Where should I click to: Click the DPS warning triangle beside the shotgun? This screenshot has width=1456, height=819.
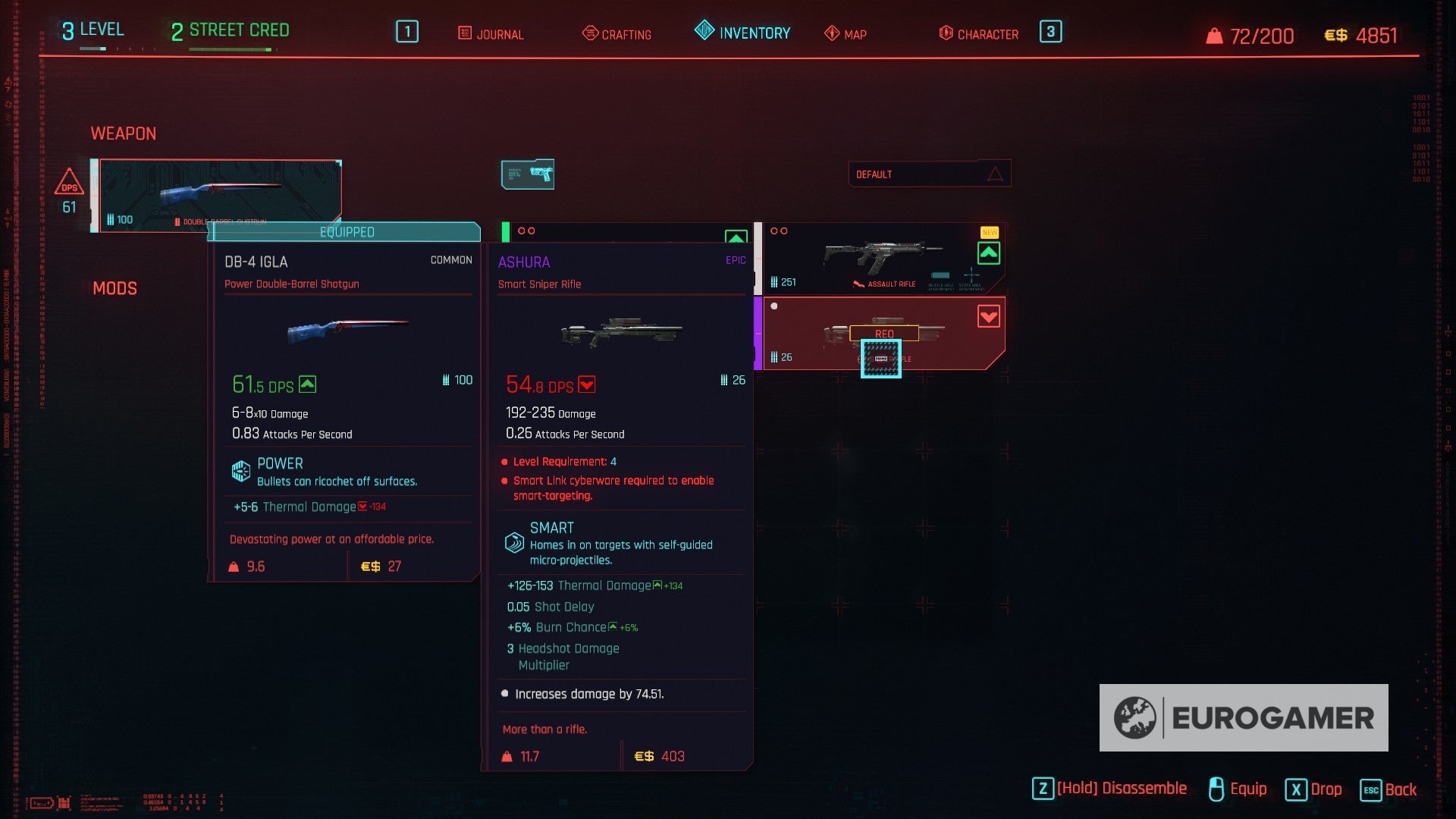tap(71, 183)
